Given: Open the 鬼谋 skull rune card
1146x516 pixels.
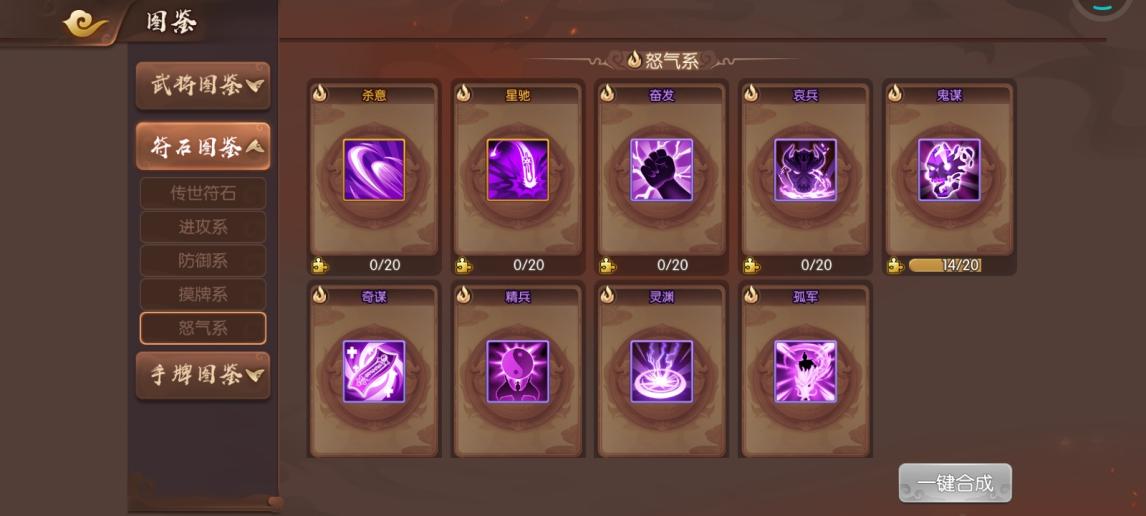Looking at the screenshot, I should click(x=950, y=170).
